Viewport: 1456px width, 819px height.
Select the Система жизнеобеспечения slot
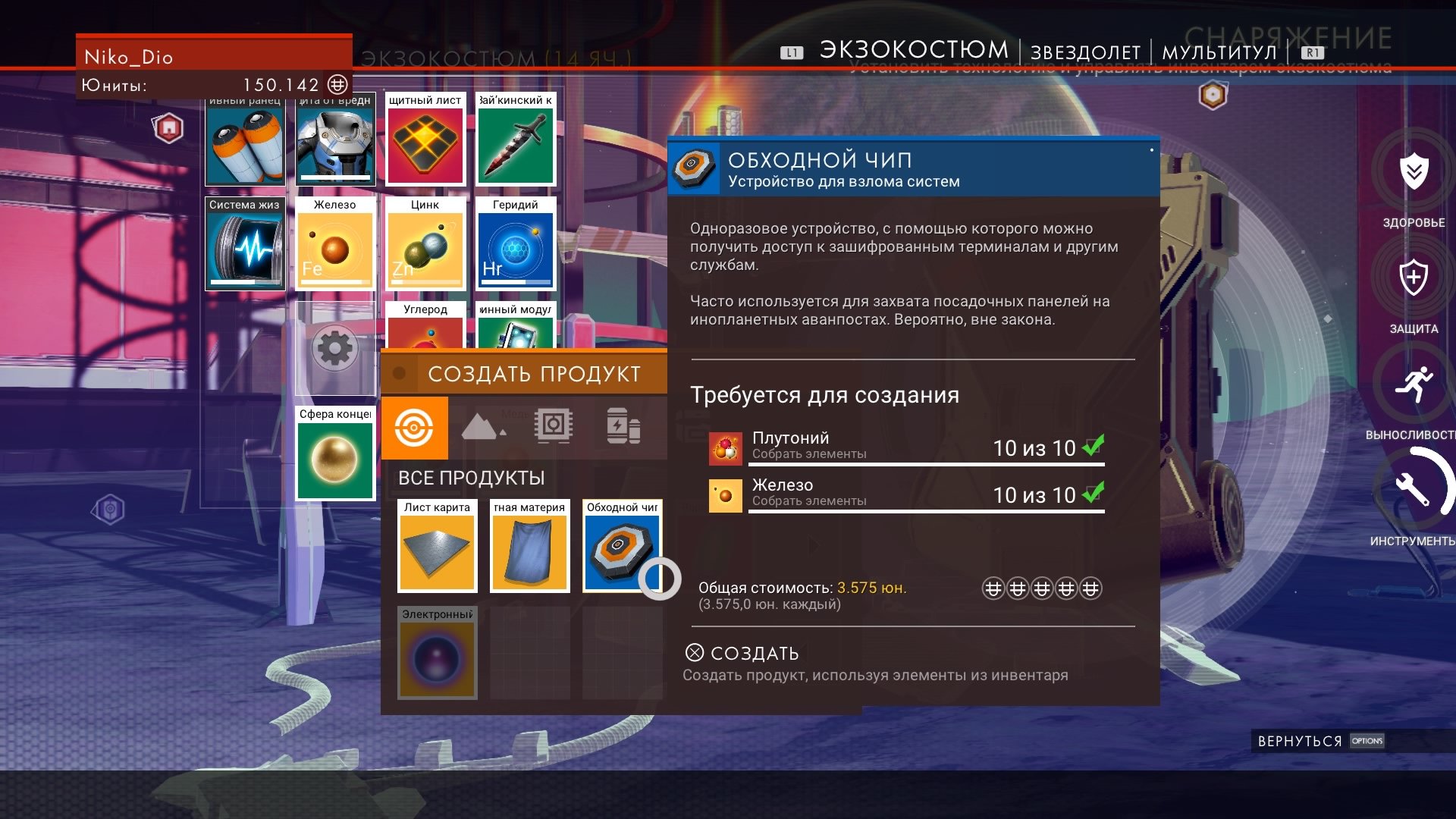coord(245,244)
